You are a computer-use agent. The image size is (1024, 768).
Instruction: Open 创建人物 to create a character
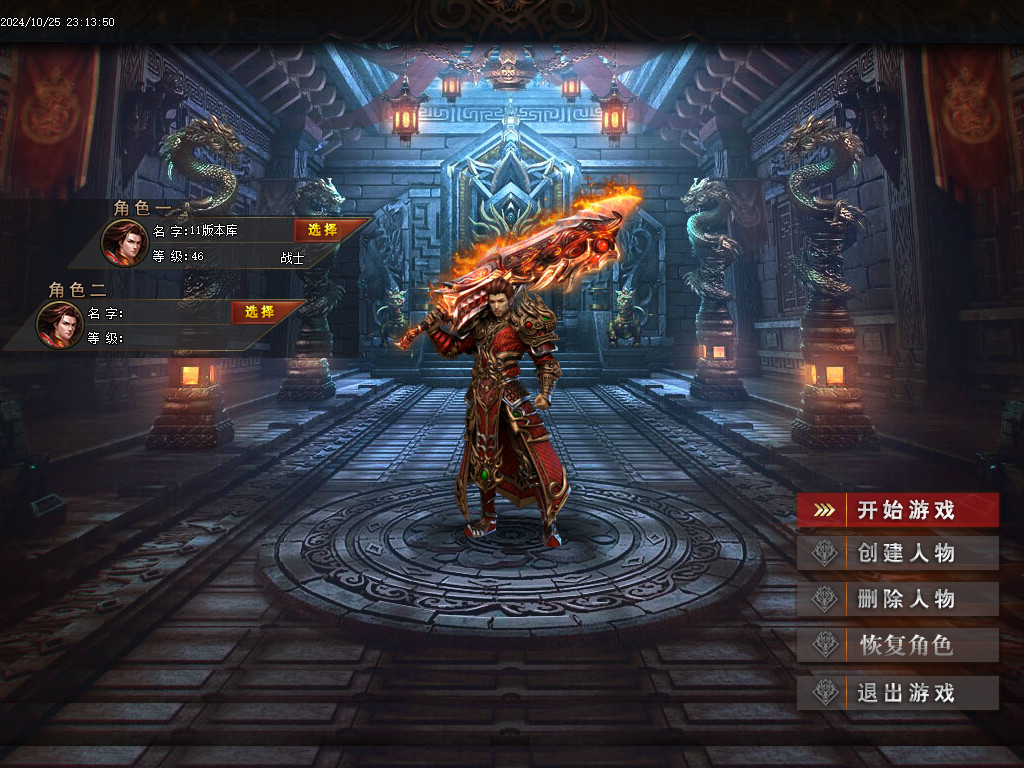pos(898,553)
